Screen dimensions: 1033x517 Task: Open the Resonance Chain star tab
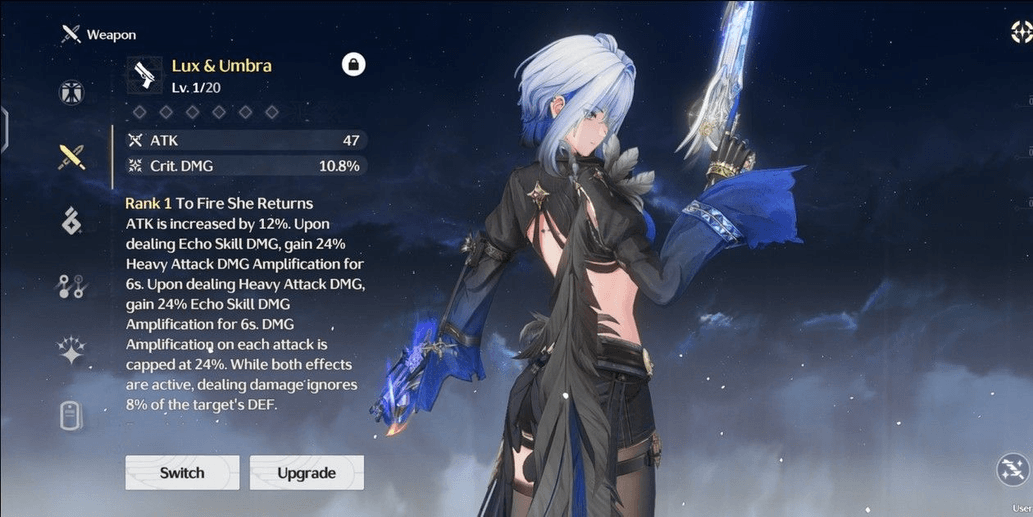tap(71, 351)
